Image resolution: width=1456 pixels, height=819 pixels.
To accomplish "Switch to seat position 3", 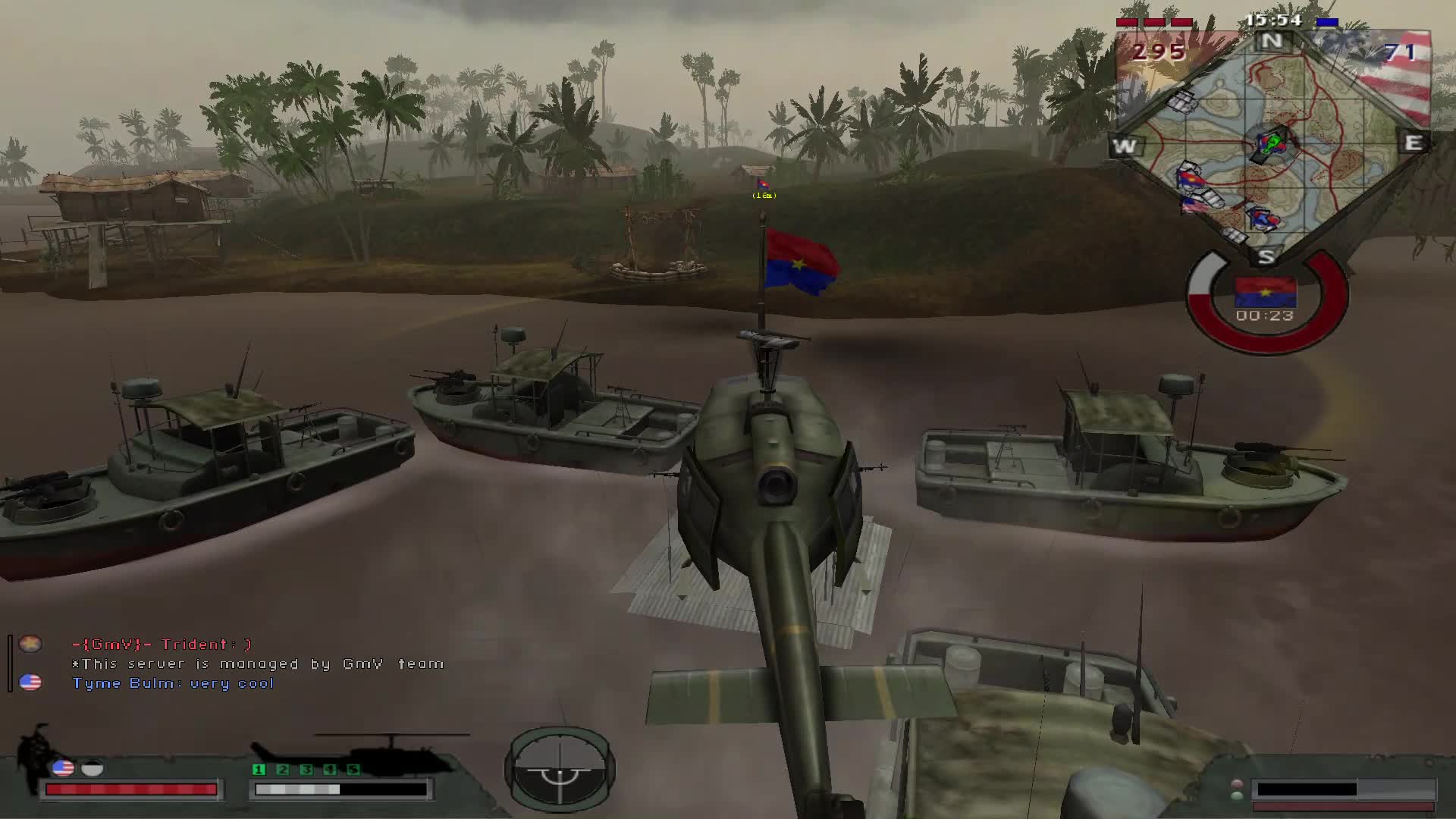I will (306, 770).
